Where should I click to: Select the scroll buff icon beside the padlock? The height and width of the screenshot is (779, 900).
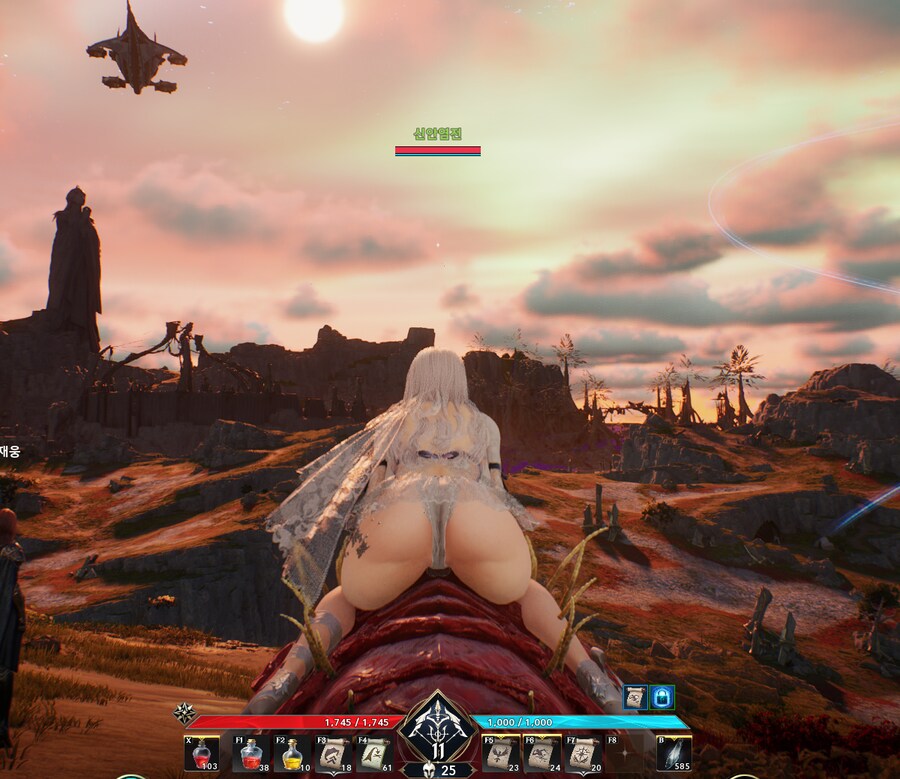[x=636, y=697]
